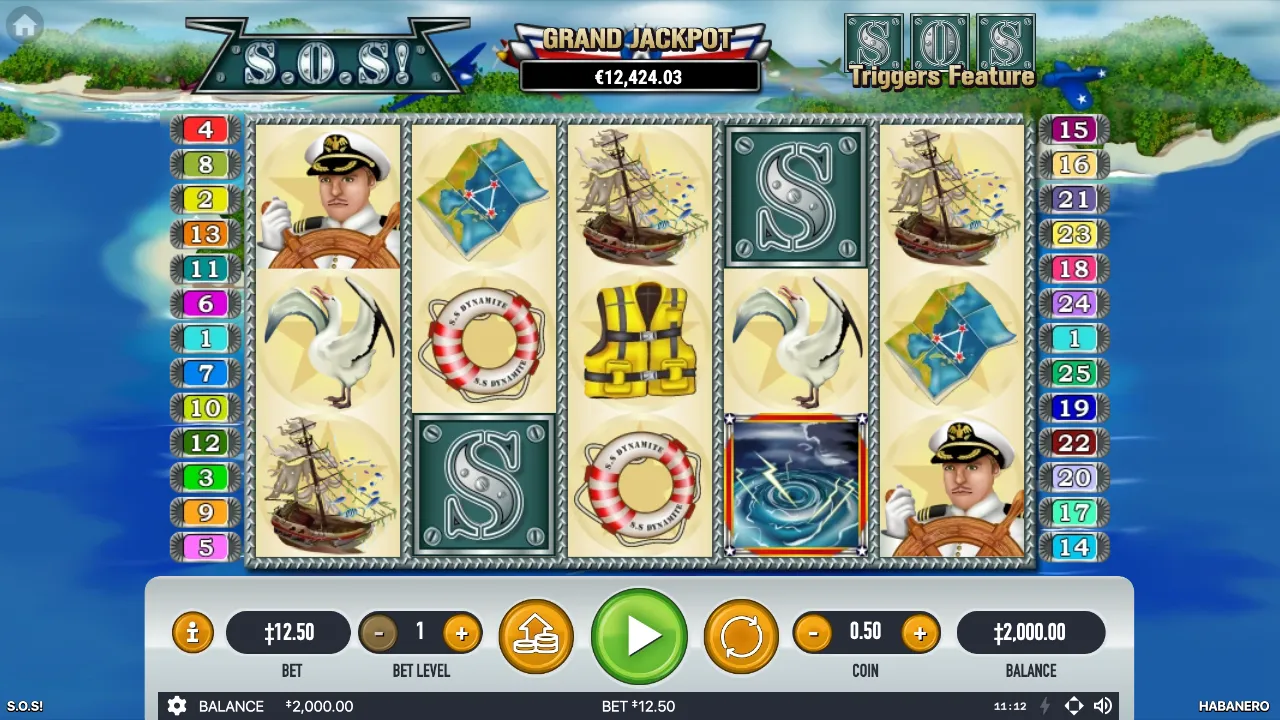The width and height of the screenshot is (1280, 720).
Task: Select payline 5 marker
Action: 205,547
